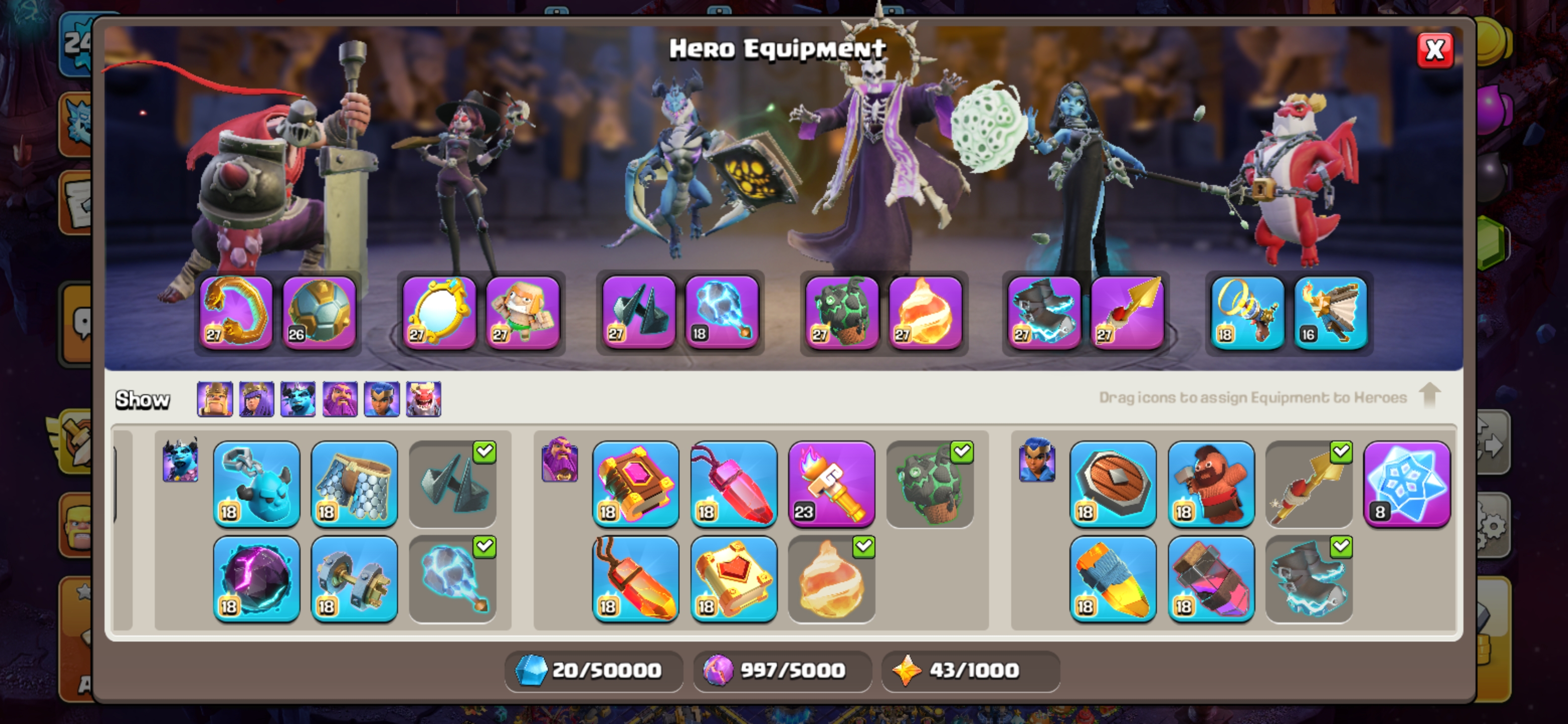Viewport: 1568px width, 724px height.
Task: Close the Hero Equipment window
Action: (x=1435, y=50)
